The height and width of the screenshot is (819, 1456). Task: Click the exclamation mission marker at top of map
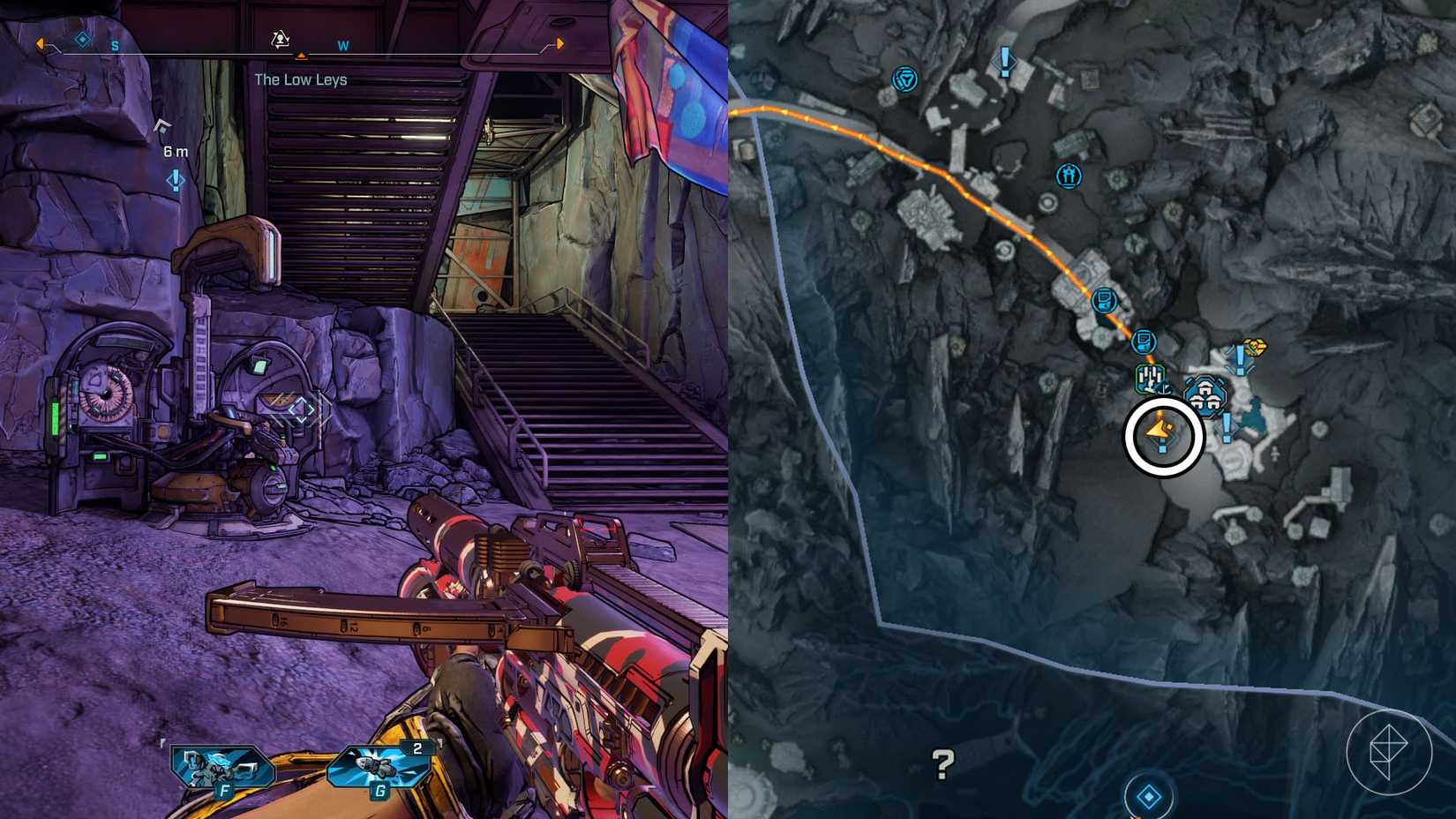point(1003,61)
